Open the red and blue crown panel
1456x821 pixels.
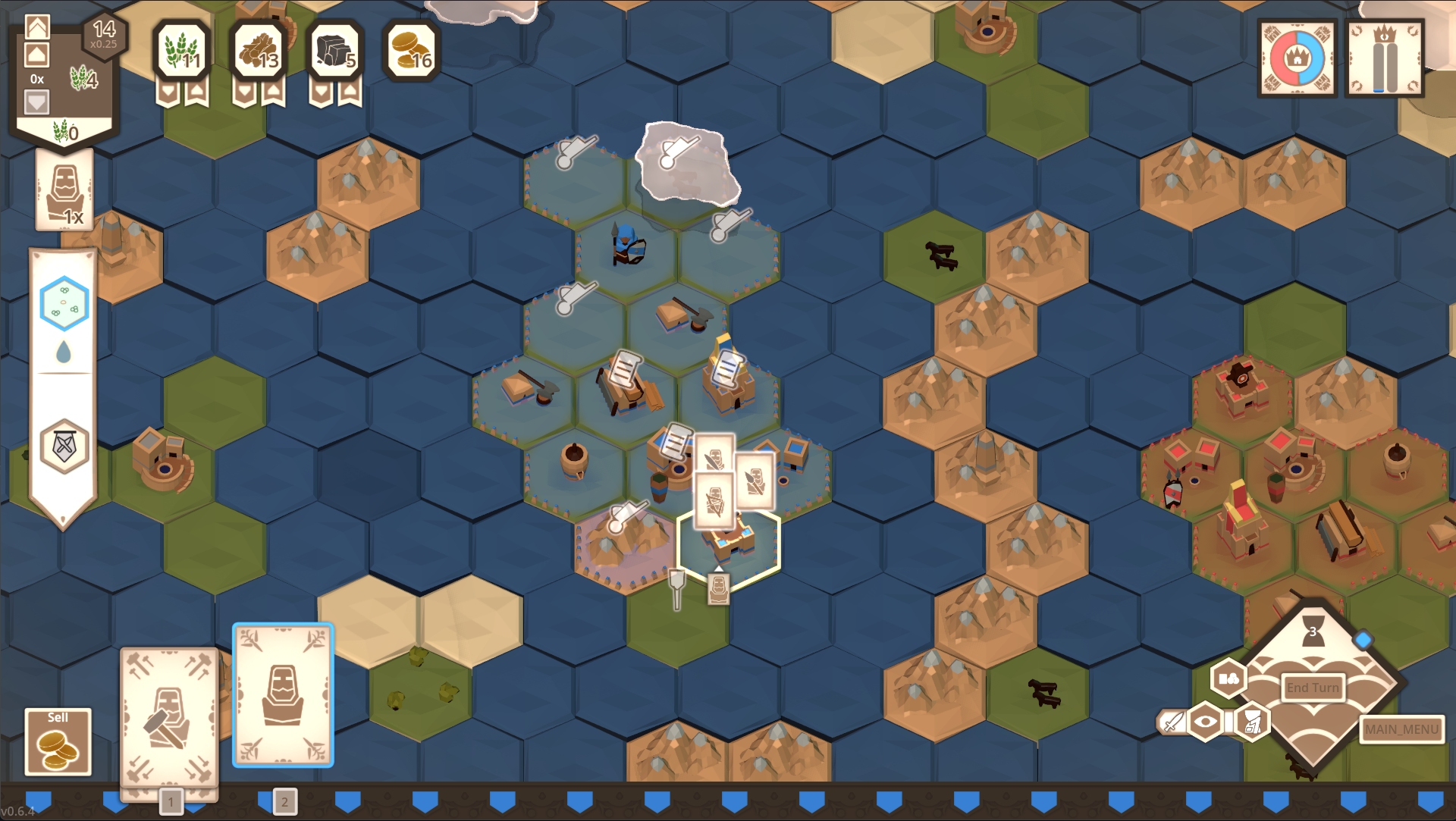(1297, 58)
